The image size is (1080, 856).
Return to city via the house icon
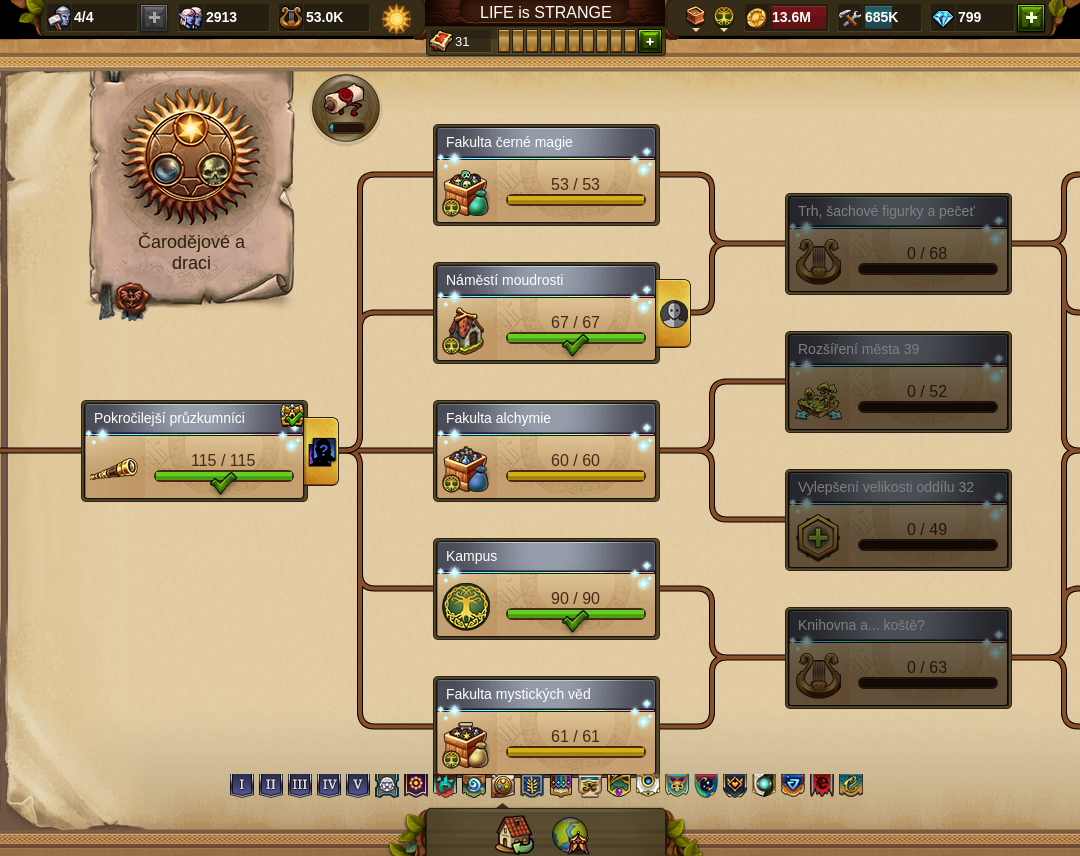pyautogui.click(x=515, y=834)
